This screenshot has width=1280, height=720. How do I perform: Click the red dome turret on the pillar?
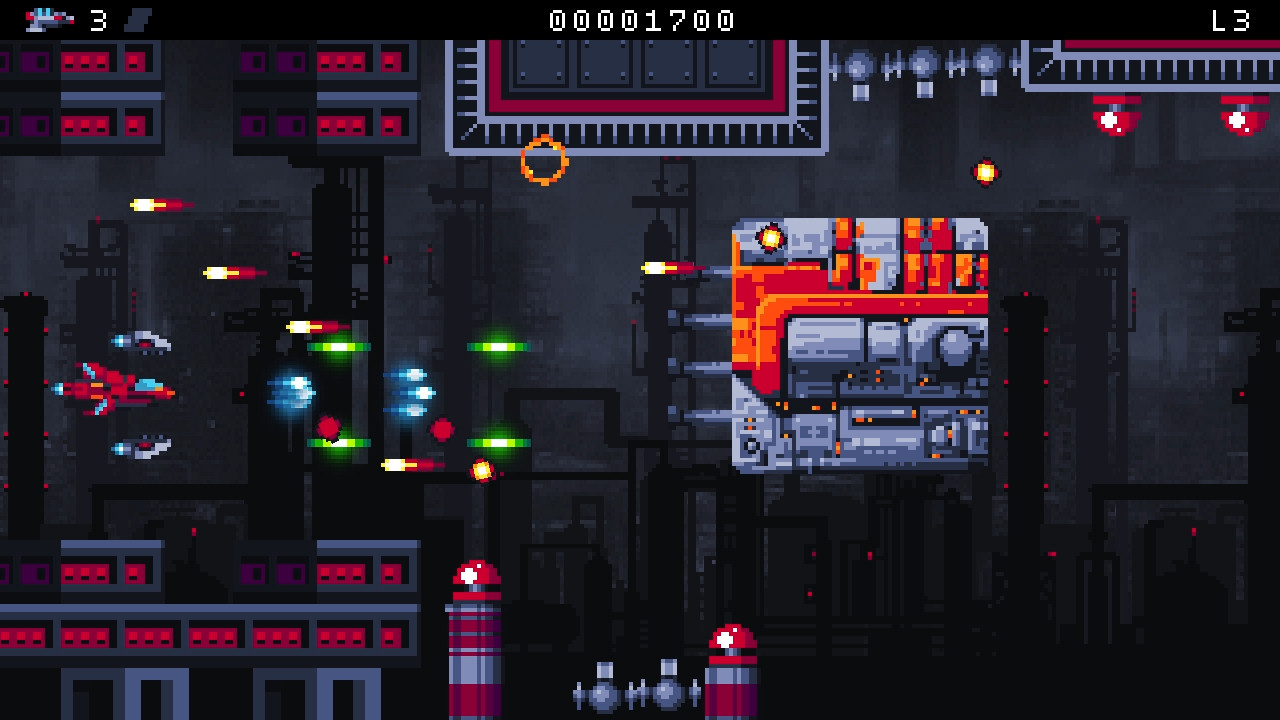coord(470,575)
